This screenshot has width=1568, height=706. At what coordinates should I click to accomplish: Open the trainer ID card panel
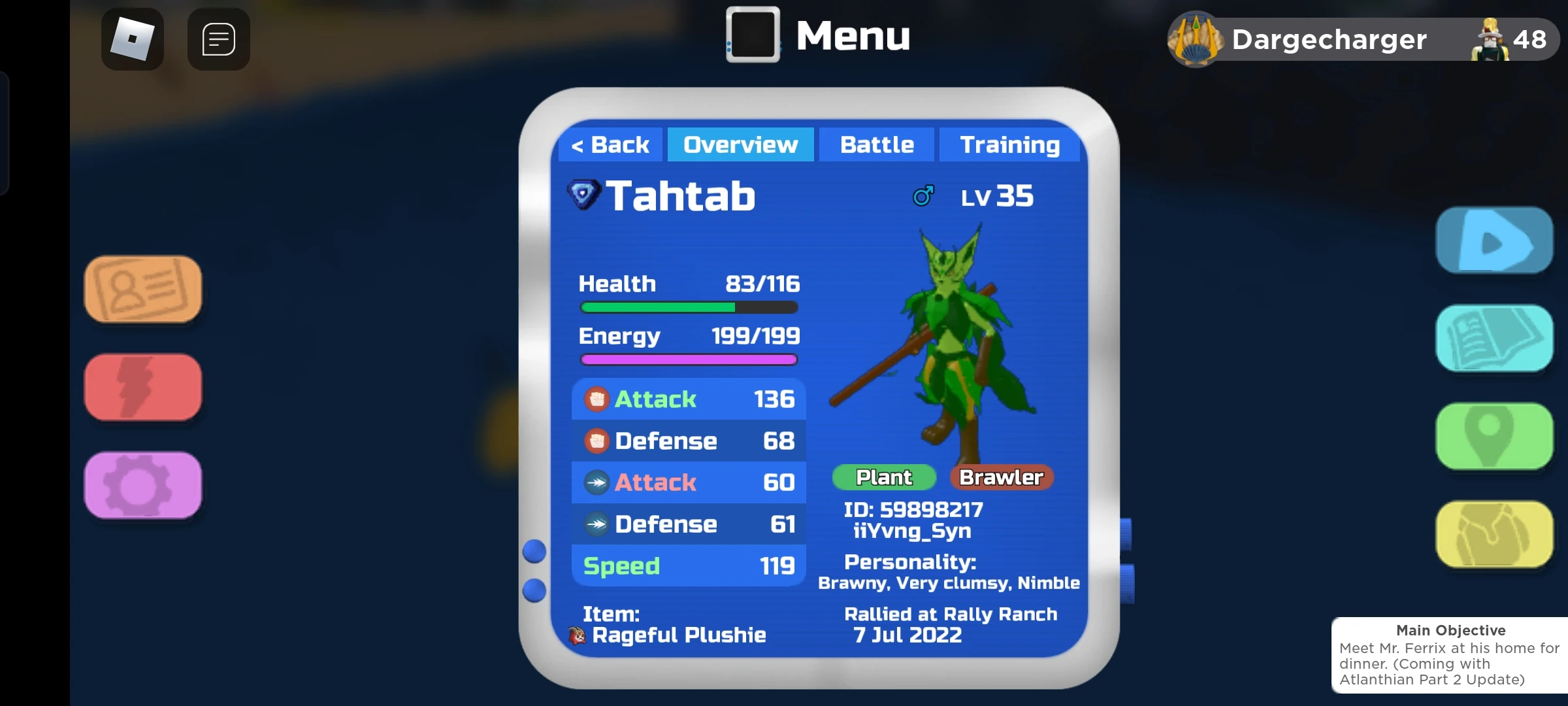click(142, 288)
